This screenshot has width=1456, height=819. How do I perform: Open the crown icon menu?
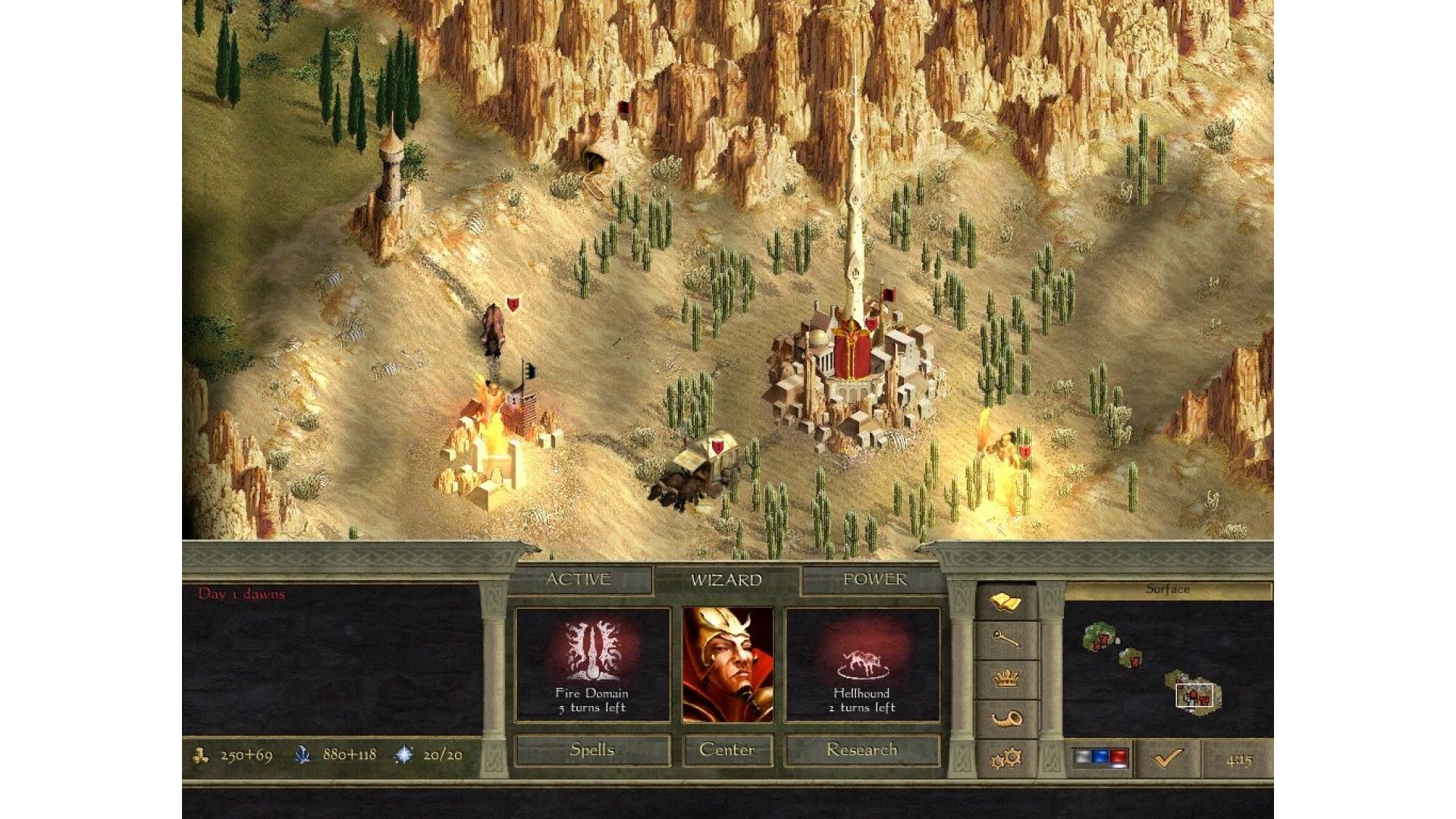coord(1006,679)
